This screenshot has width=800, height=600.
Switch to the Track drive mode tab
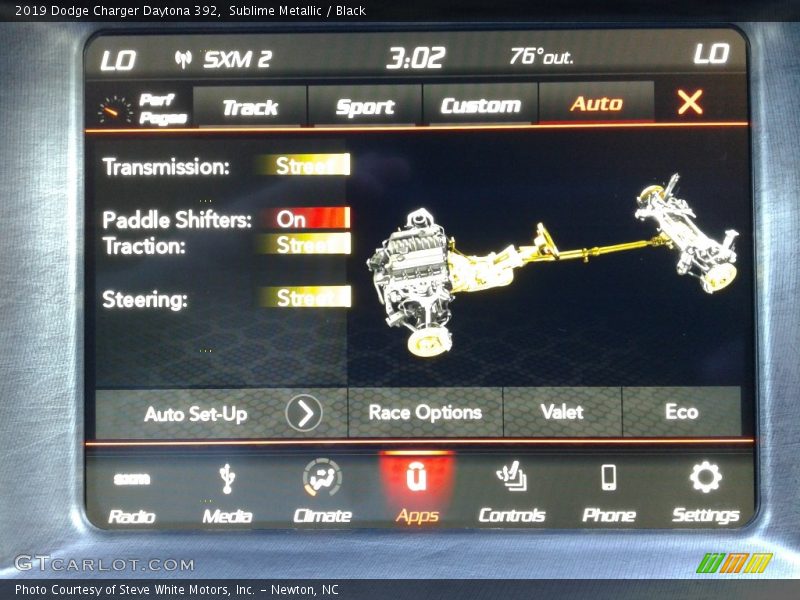coord(250,106)
